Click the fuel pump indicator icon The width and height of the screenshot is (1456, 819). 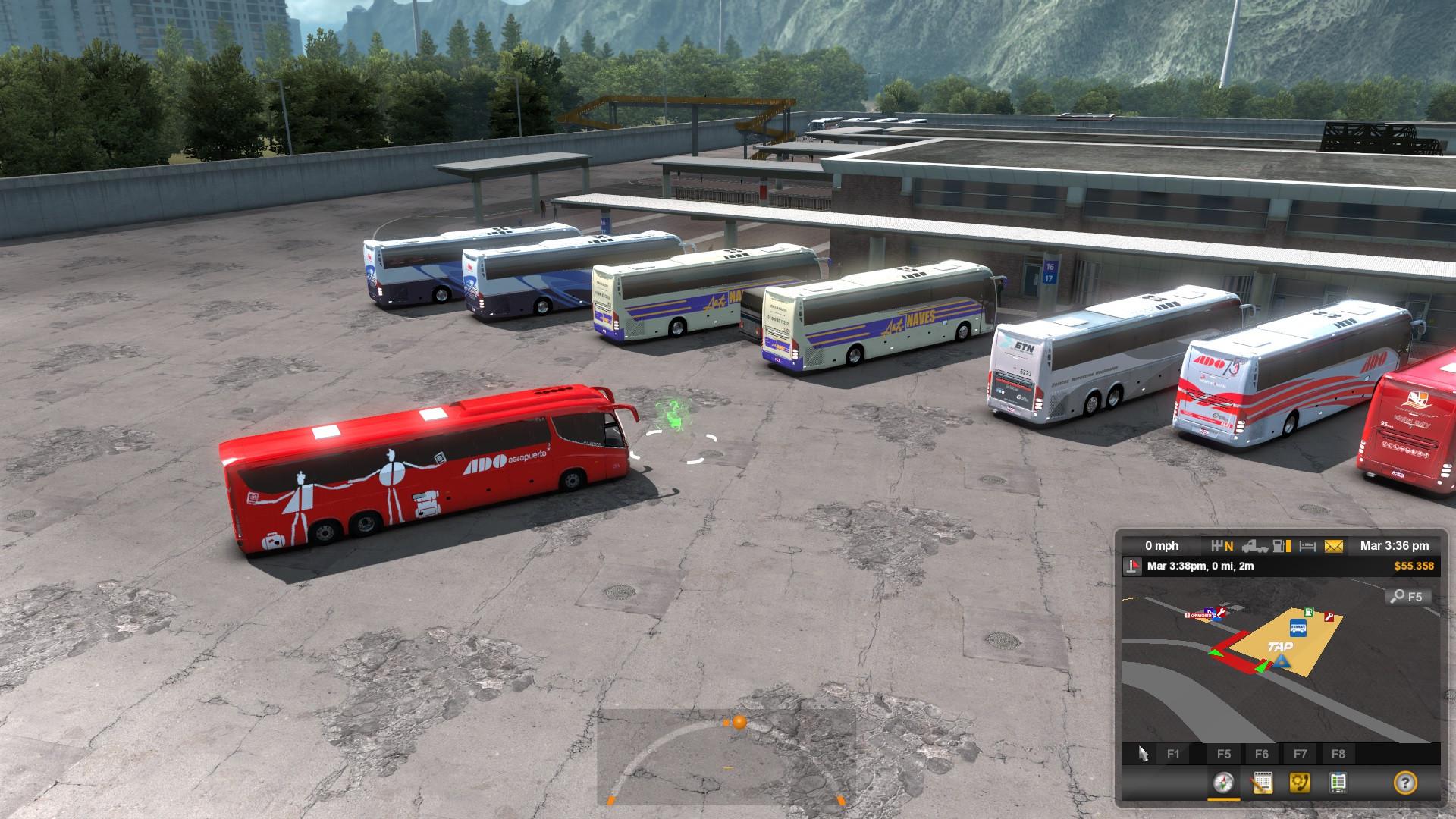coord(1282,545)
